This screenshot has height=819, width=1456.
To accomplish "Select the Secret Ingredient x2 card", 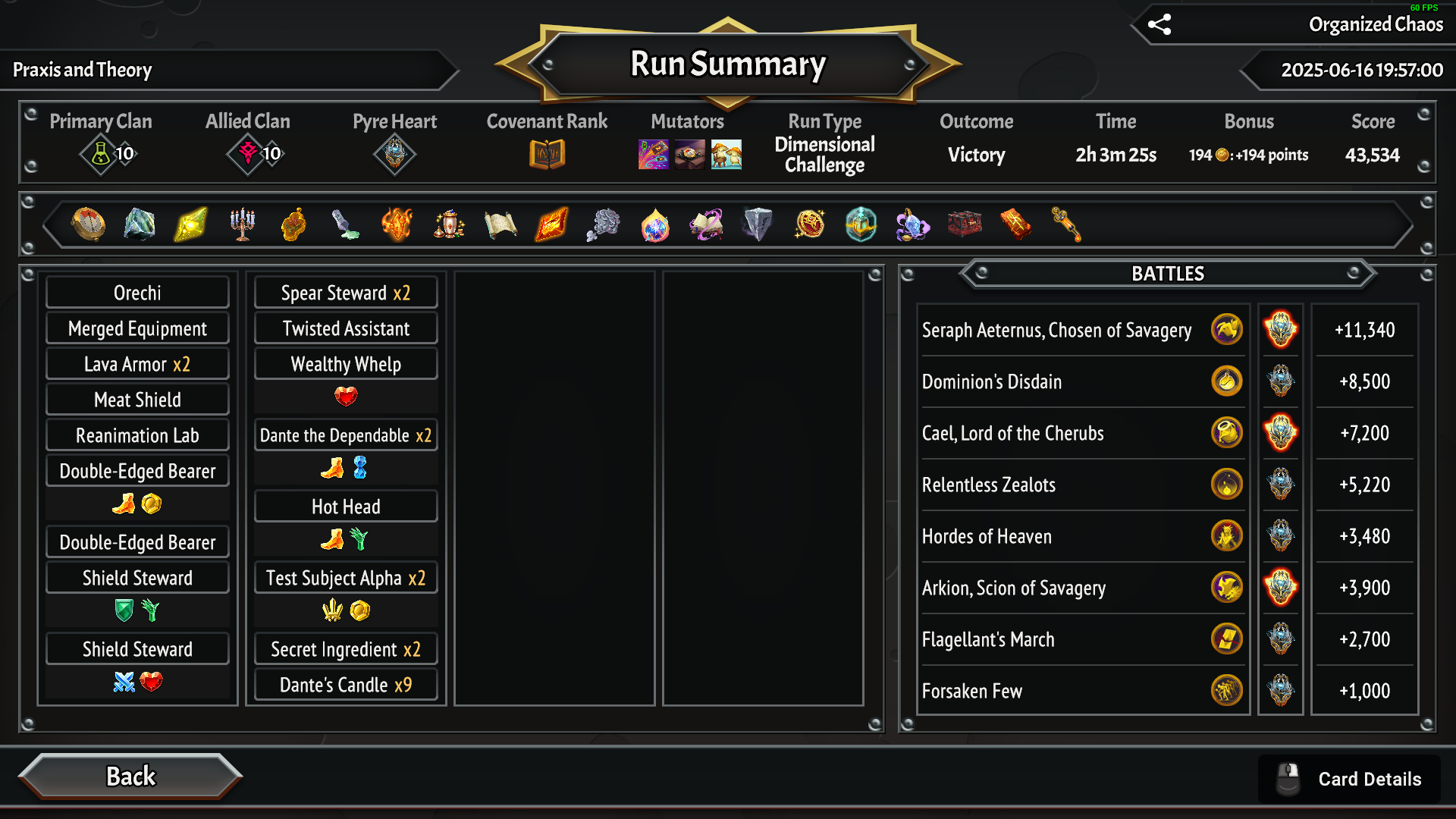I will coord(346,649).
